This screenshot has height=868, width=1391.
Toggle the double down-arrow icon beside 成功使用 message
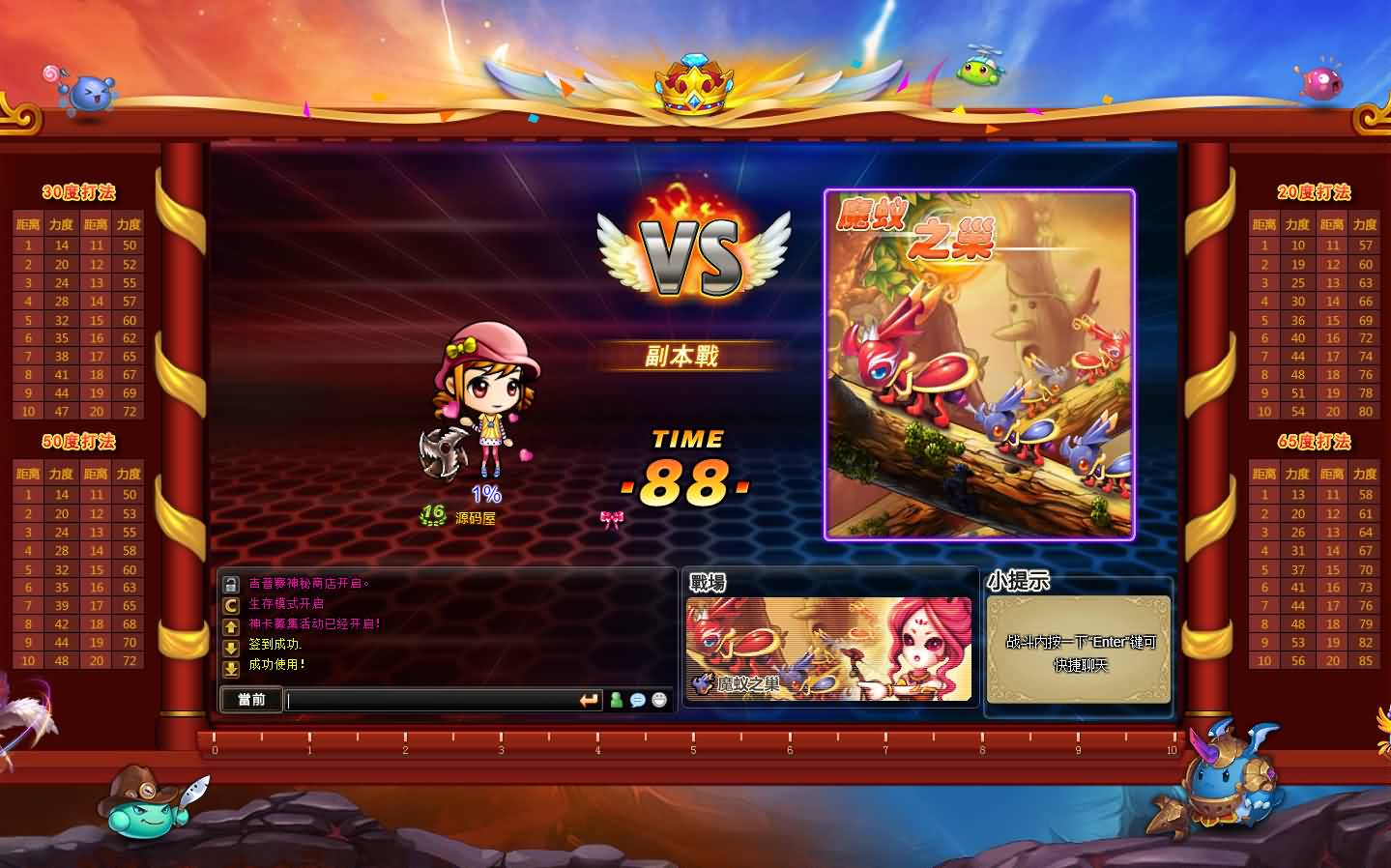point(231,665)
